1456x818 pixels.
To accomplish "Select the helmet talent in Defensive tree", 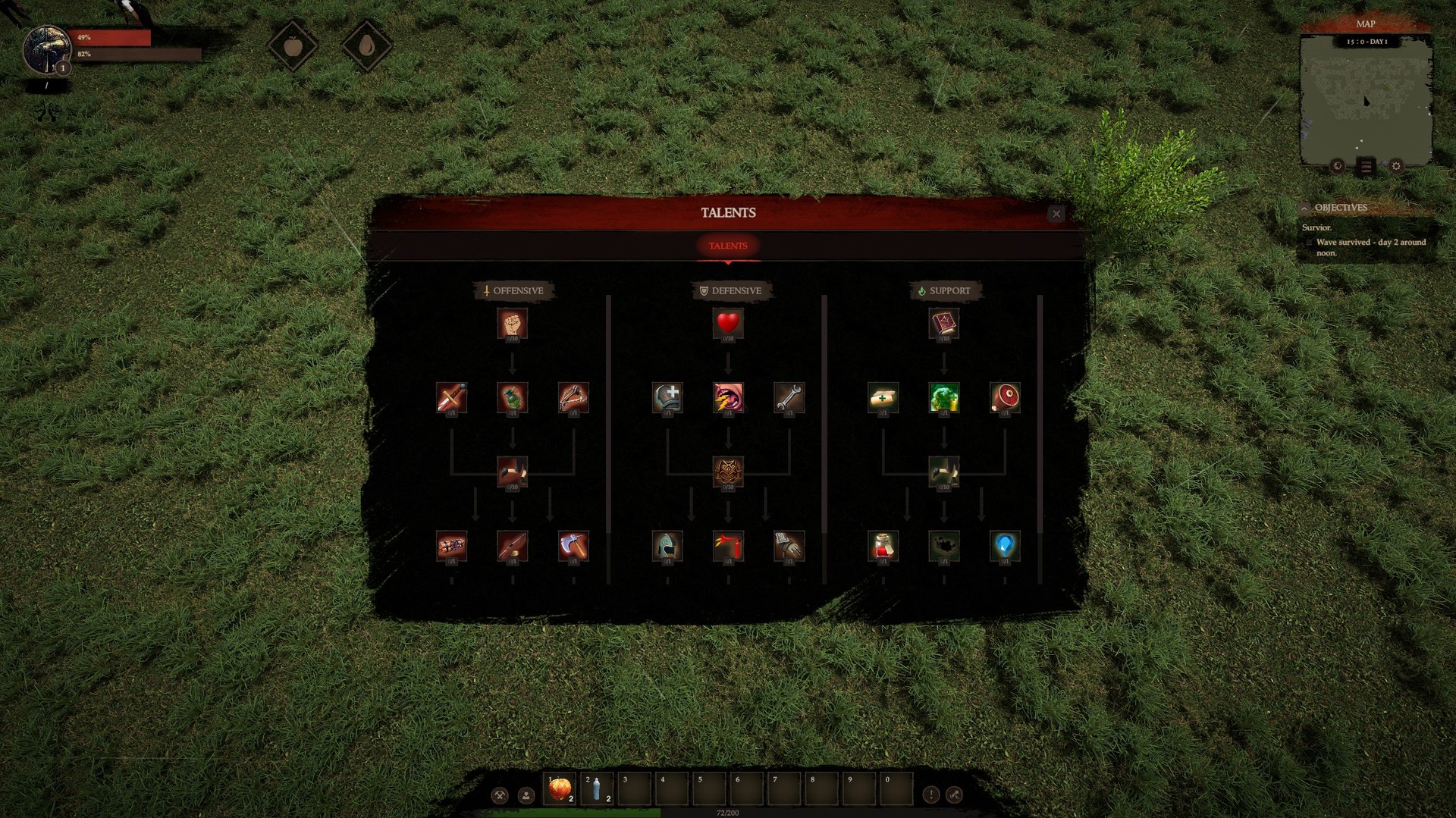I will 666,544.
